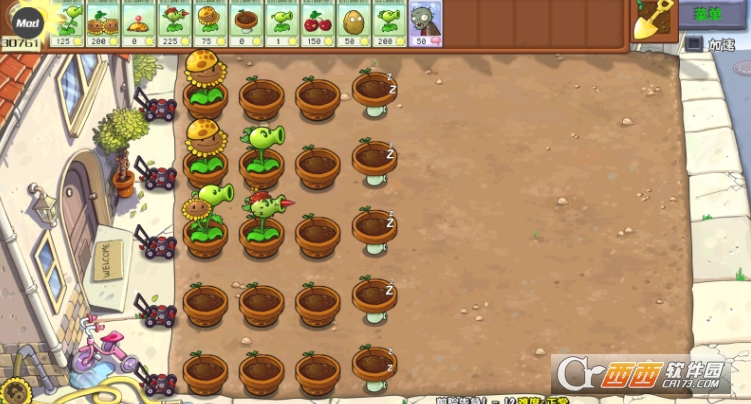751x404 pixels.
Task: Select the 200-sun Repeater seed packet
Action: coord(388,23)
